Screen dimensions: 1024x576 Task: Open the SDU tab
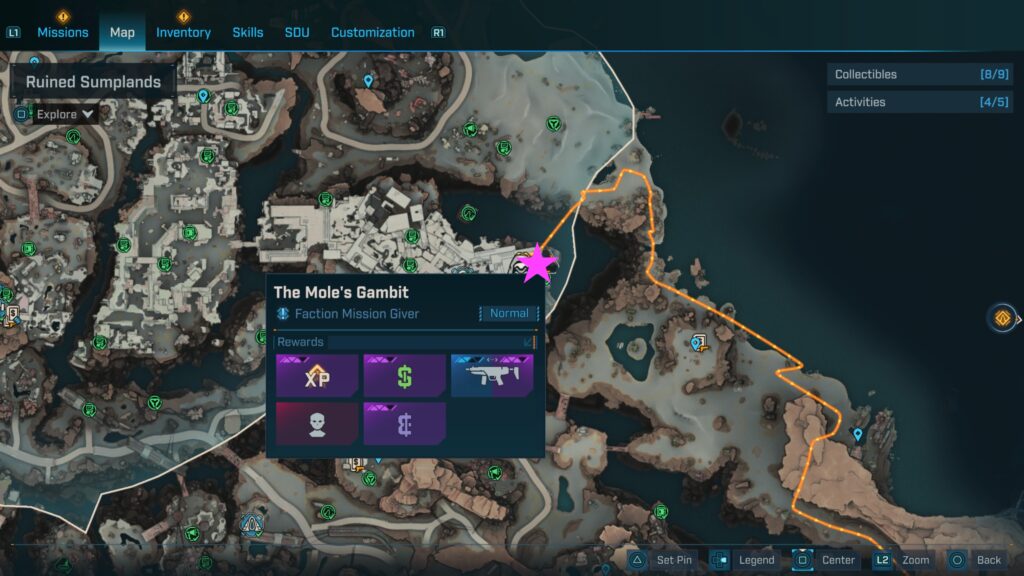click(297, 32)
